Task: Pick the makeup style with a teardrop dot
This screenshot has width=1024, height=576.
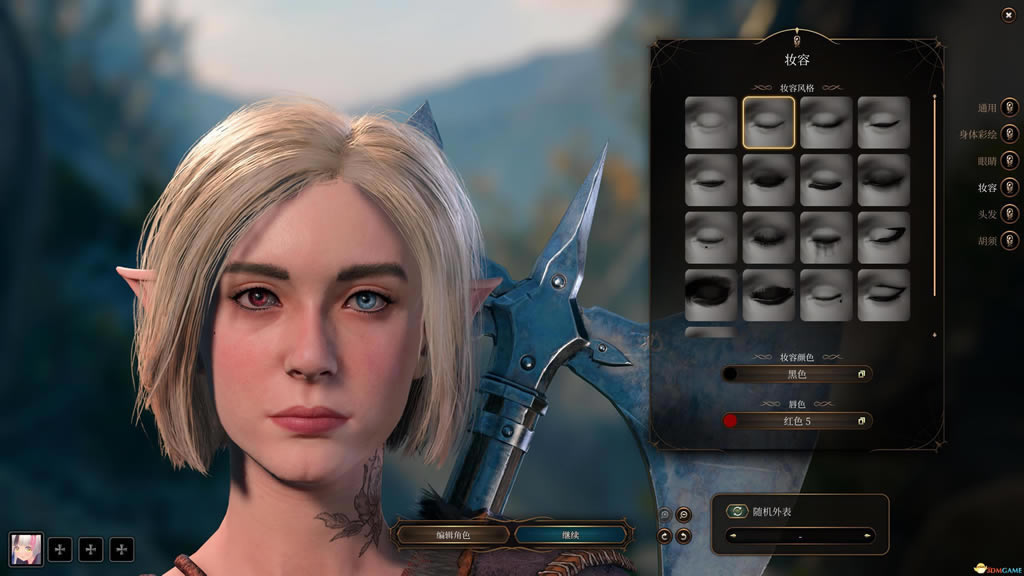Action: (x=711, y=238)
